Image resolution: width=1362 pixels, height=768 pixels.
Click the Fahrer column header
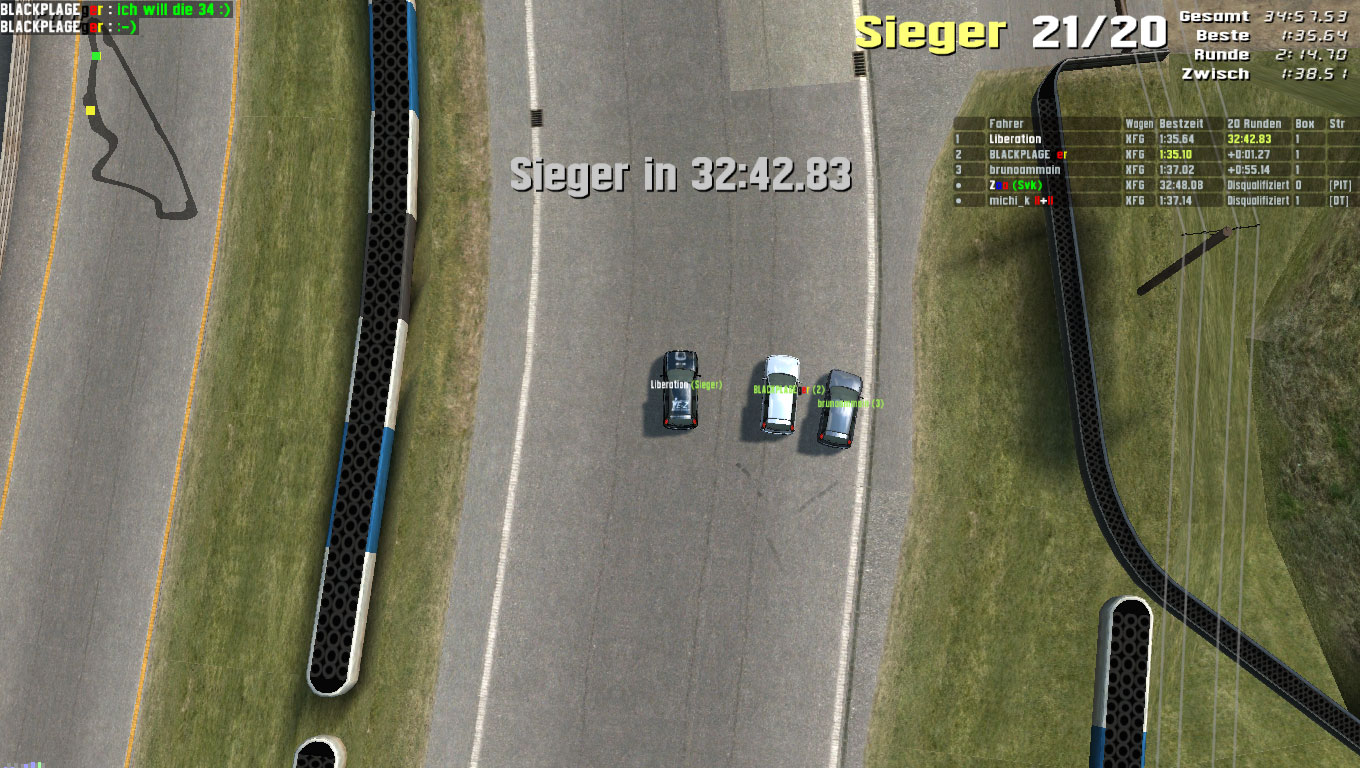click(1005, 124)
